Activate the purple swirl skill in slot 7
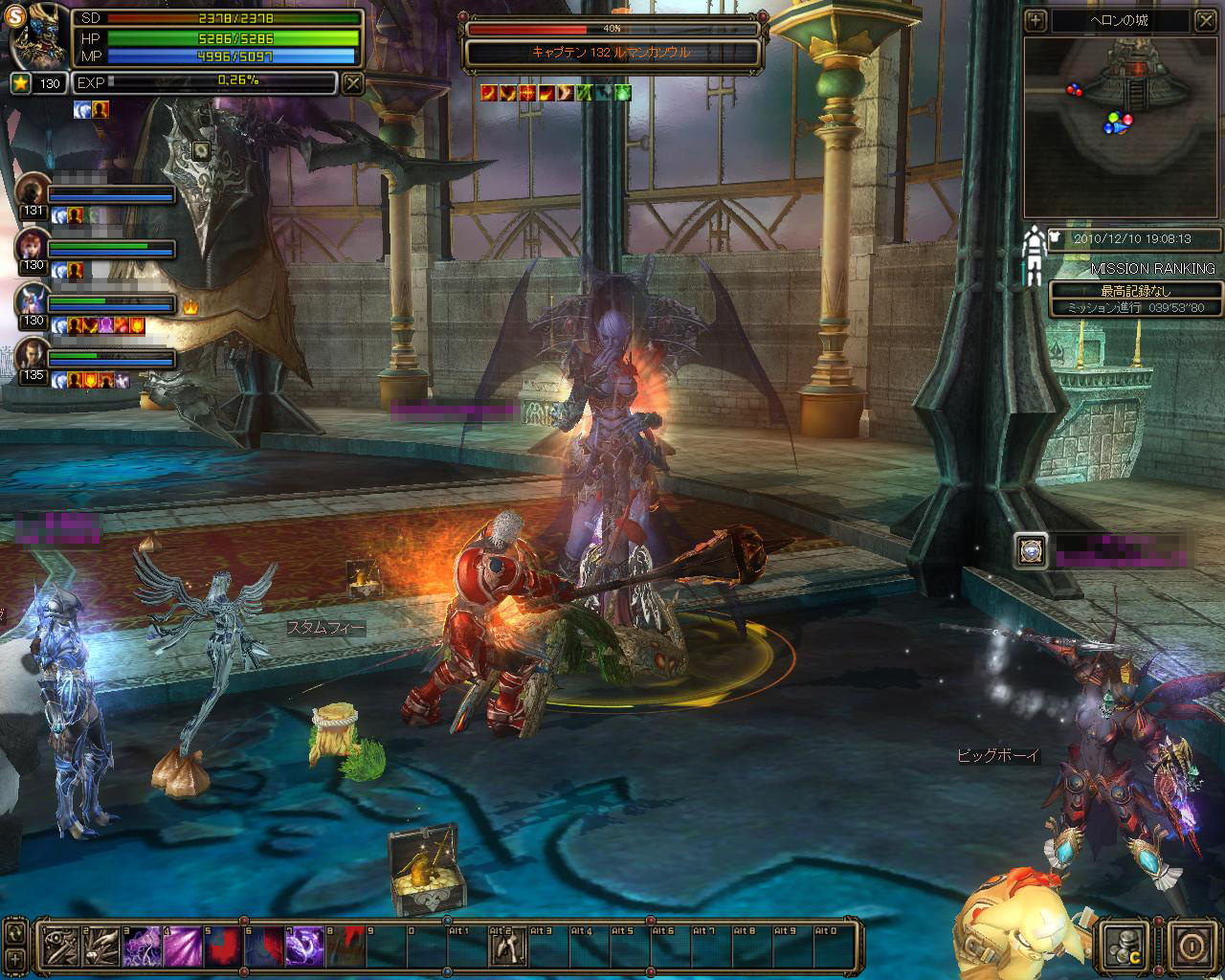Screen dimensions: 1225x980 coord(305,947)
